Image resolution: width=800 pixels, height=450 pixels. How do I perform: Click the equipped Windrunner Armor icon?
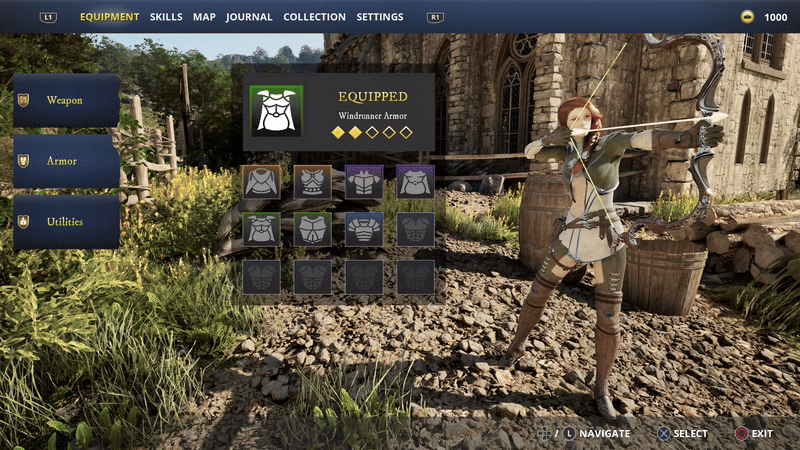click(276, 111)
